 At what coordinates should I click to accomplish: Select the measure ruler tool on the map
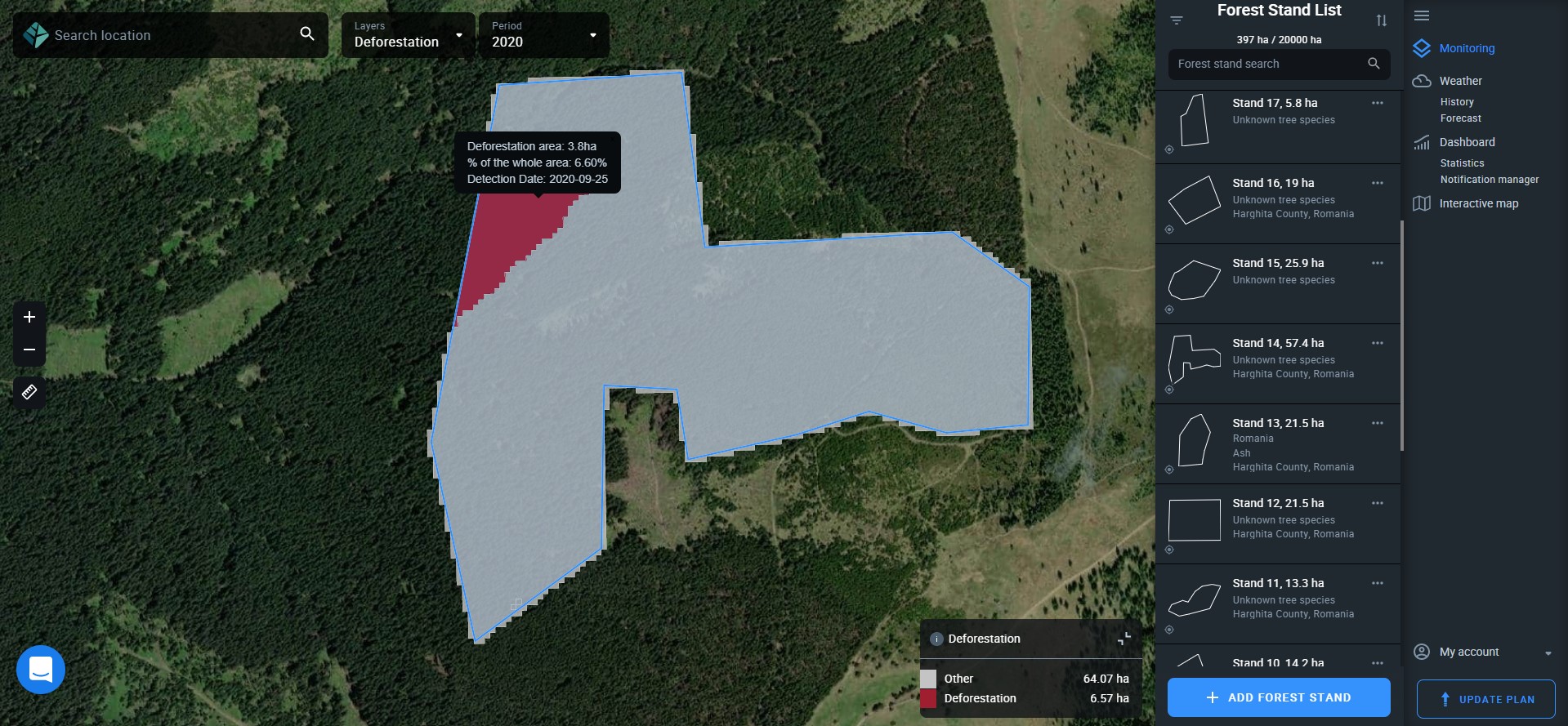[29, 392]
